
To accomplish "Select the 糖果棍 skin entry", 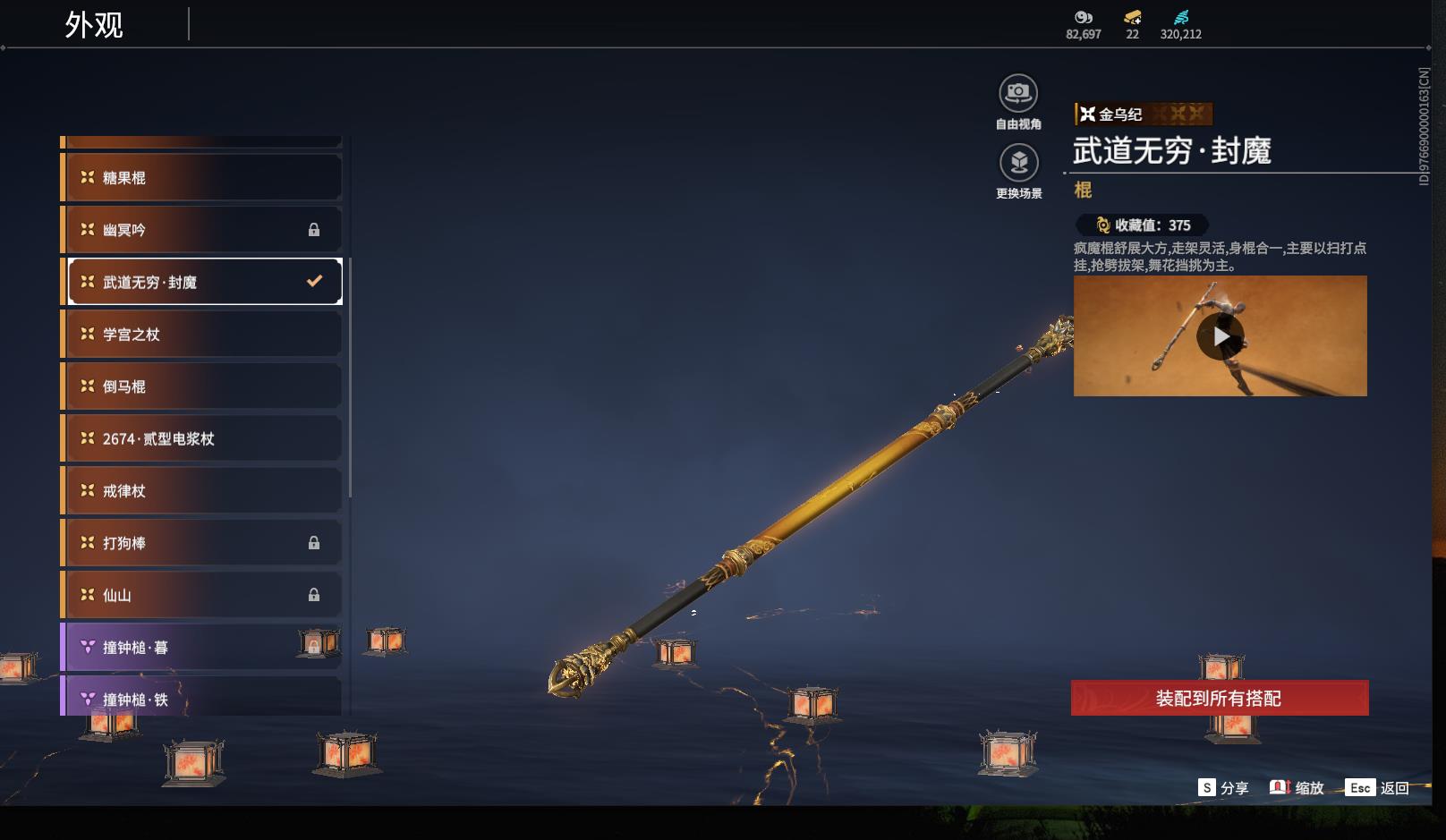I will pyautogui.click(x=202, y=177).
